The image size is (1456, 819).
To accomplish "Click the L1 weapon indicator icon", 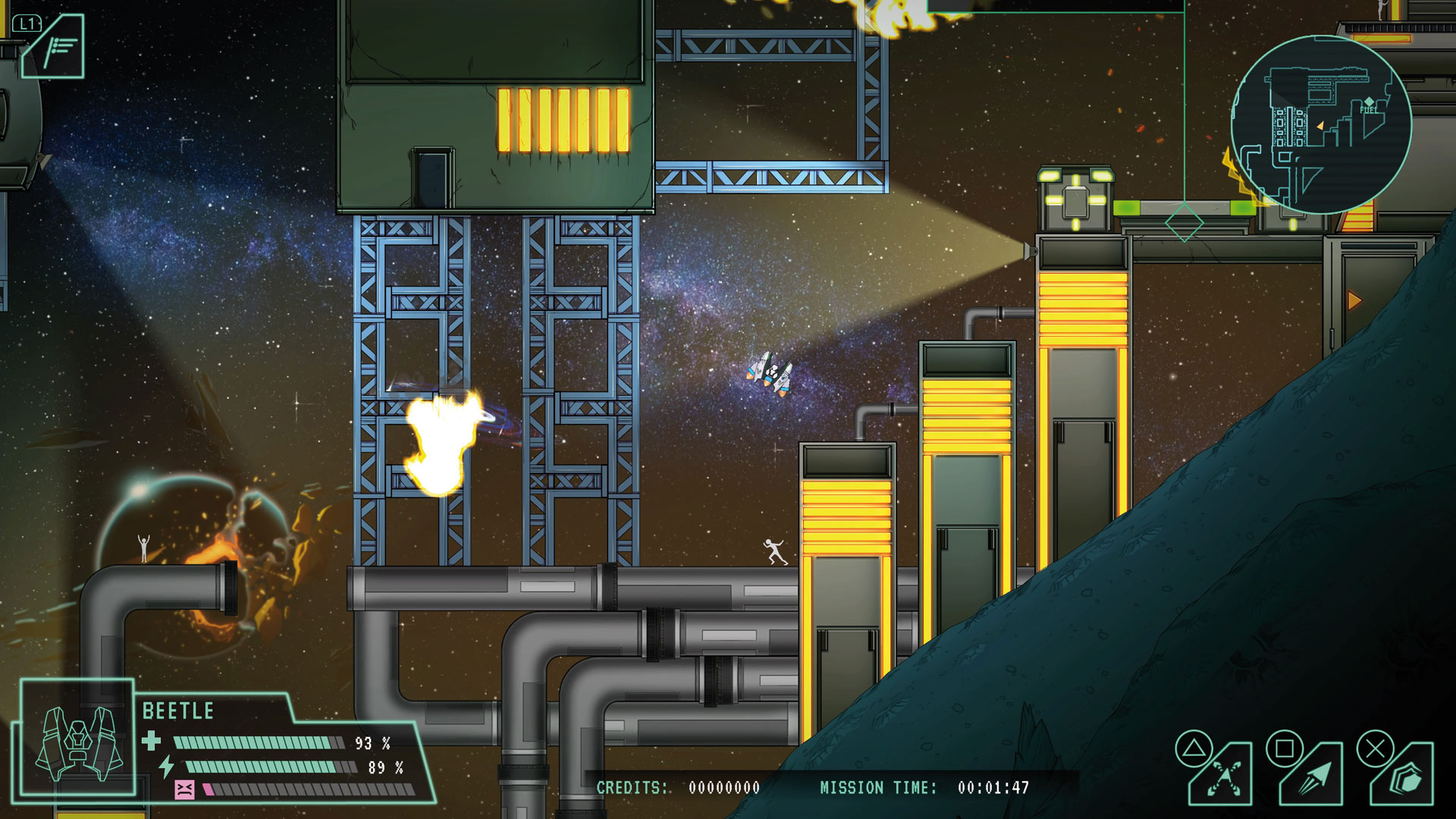I will coord(55,47).
